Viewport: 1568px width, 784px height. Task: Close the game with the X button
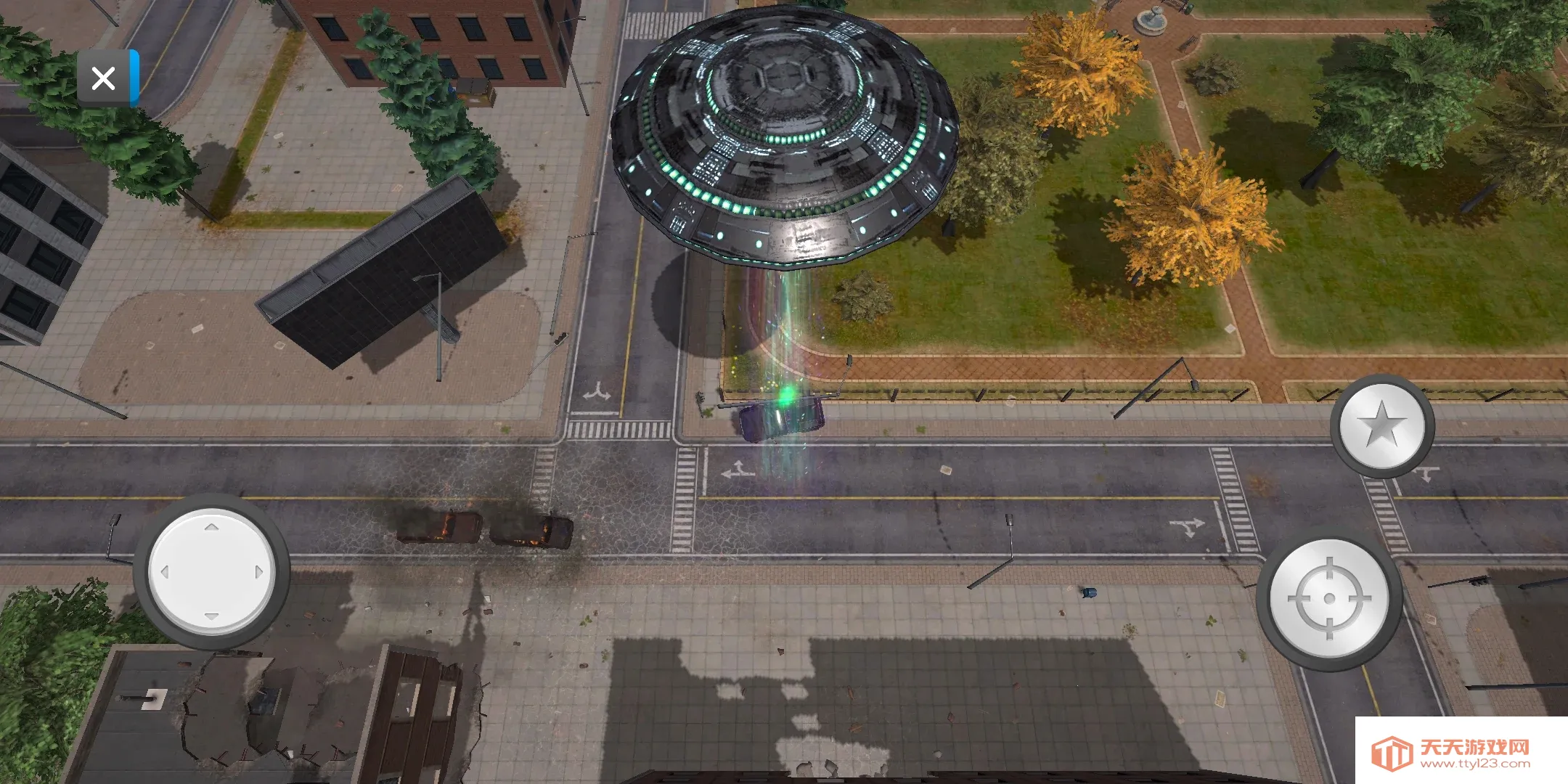(x=104, y=78)
